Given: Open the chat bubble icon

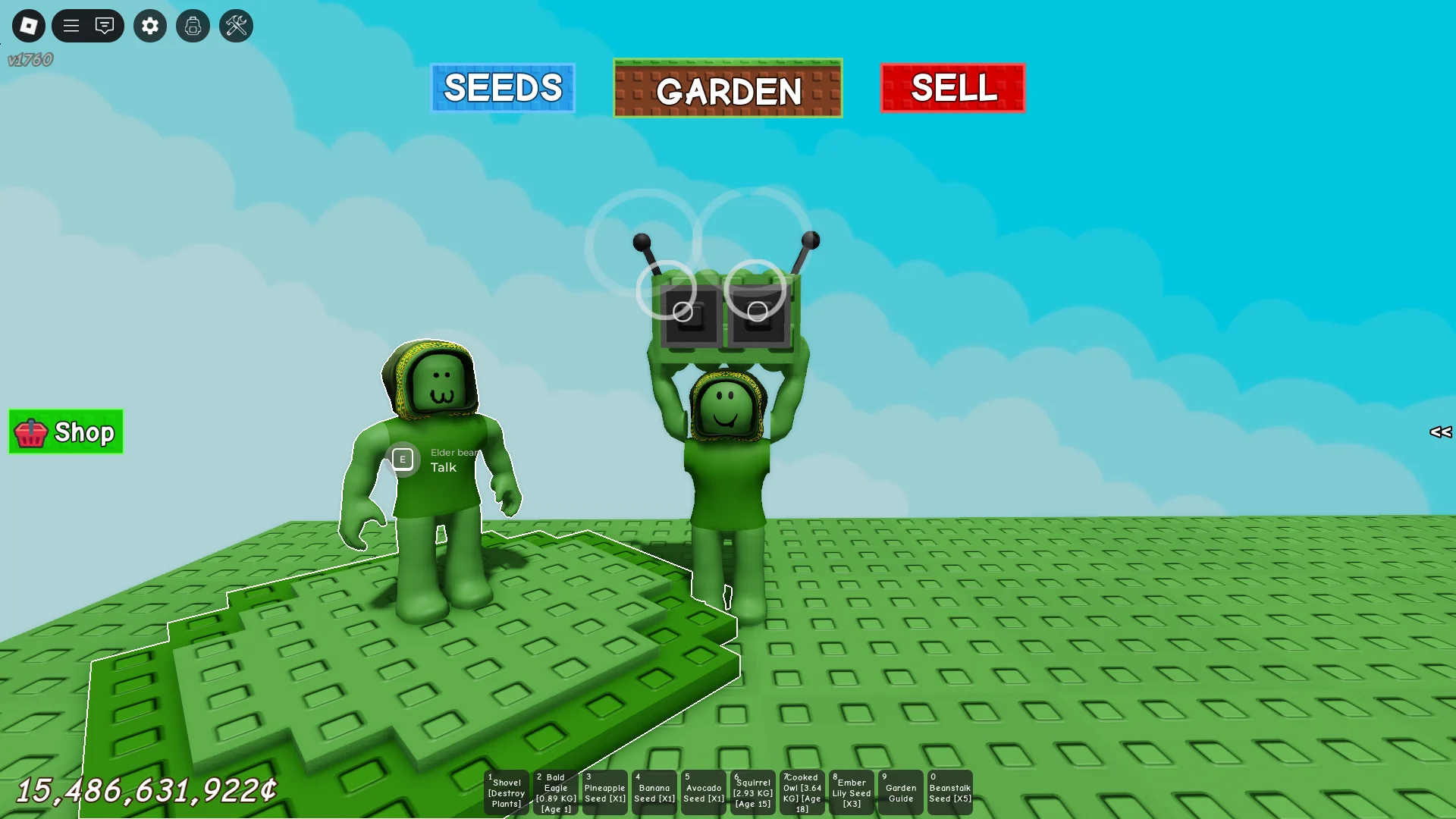Looking at the screenshot, I should 105,25.
